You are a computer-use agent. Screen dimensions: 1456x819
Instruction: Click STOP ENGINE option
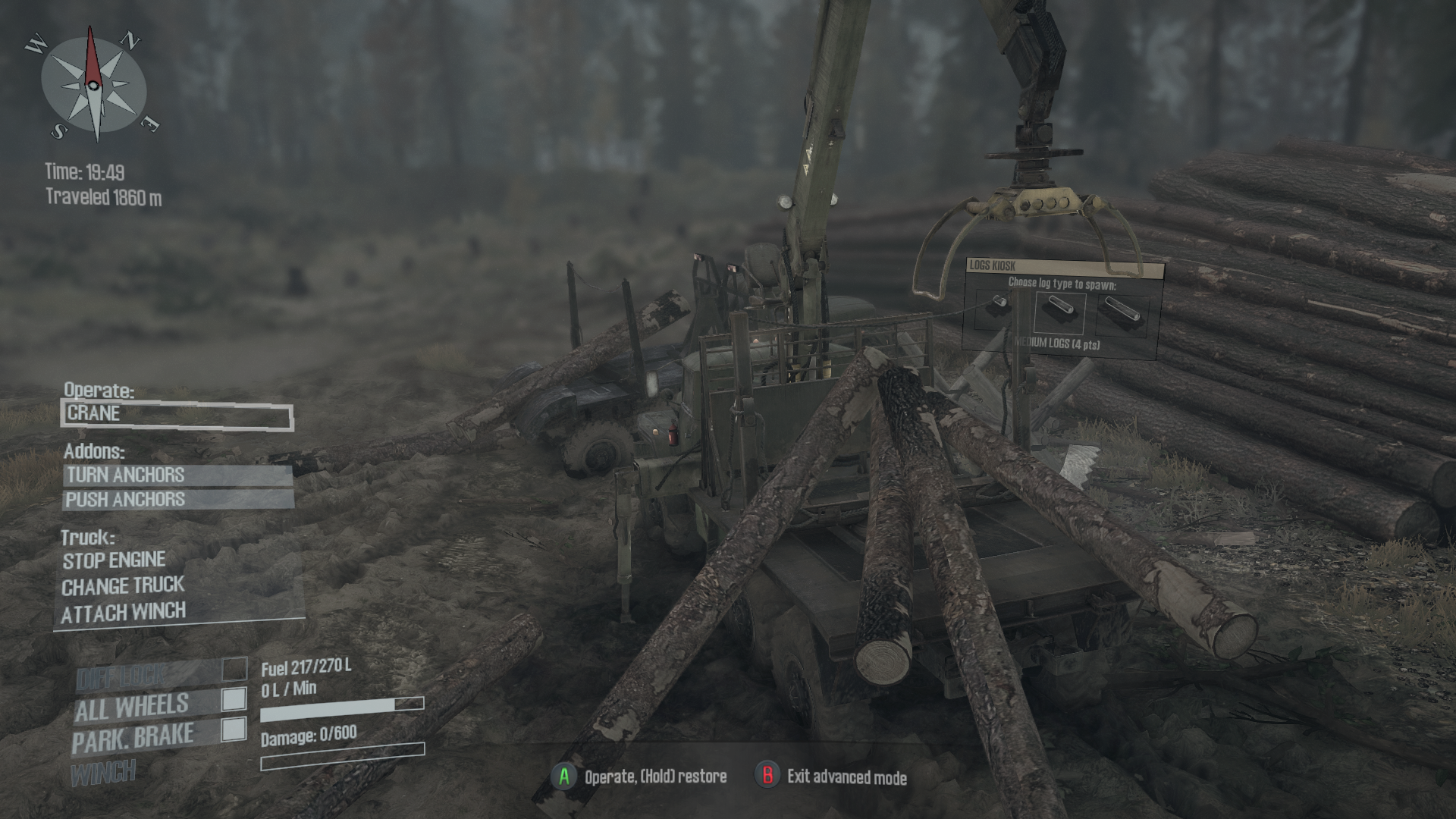pyautogui.click(x=114, y=560)
